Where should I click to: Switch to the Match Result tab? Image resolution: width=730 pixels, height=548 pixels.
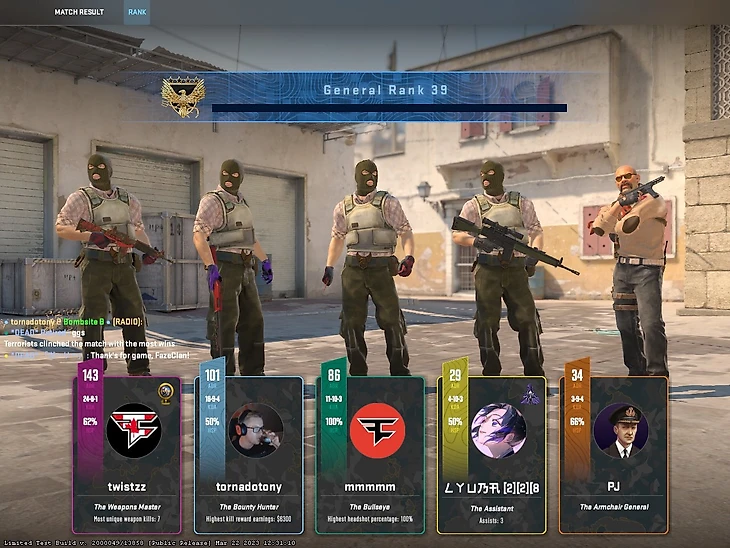pyautogui.click(x=79, y=14)
